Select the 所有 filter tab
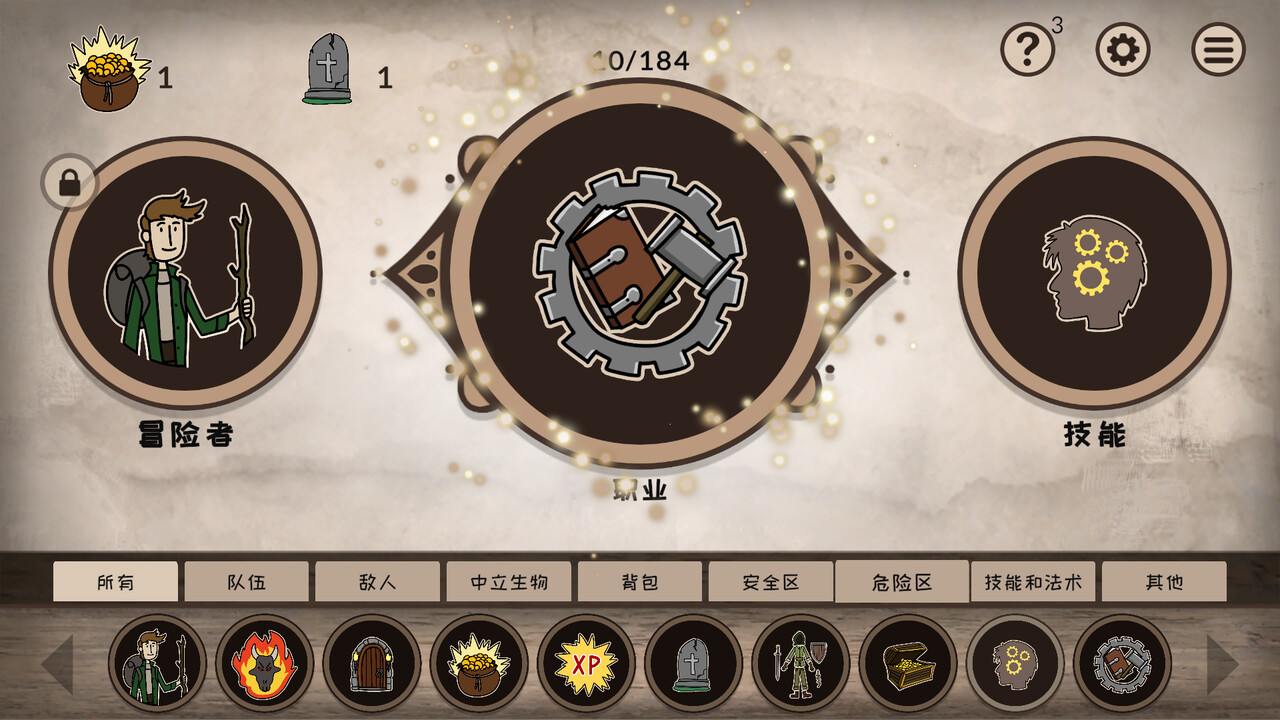This screenshot has width=1280, height=720. tap(116, 581)
